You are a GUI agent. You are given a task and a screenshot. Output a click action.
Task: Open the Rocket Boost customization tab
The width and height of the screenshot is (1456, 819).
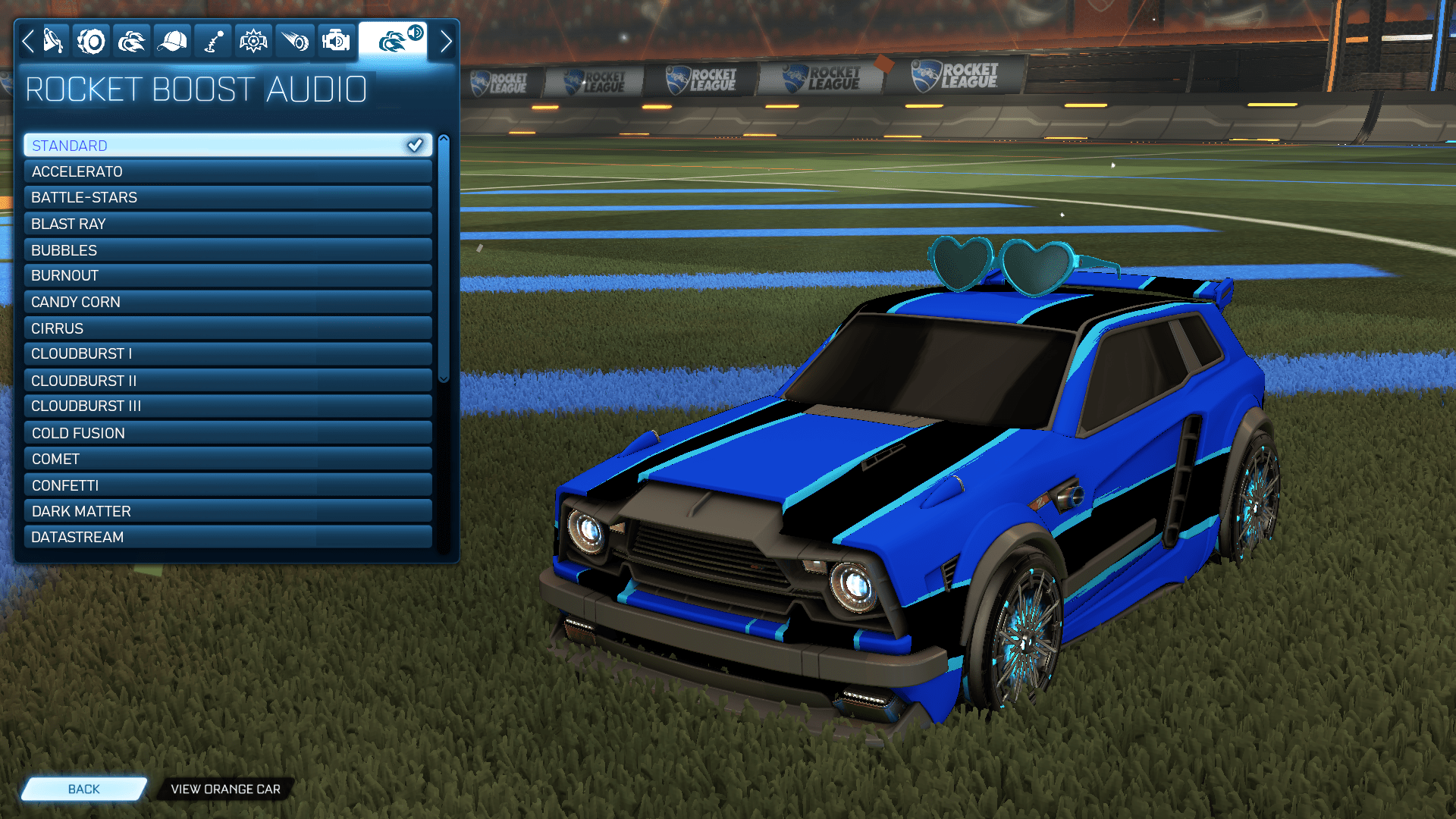(x=131, y=41)
